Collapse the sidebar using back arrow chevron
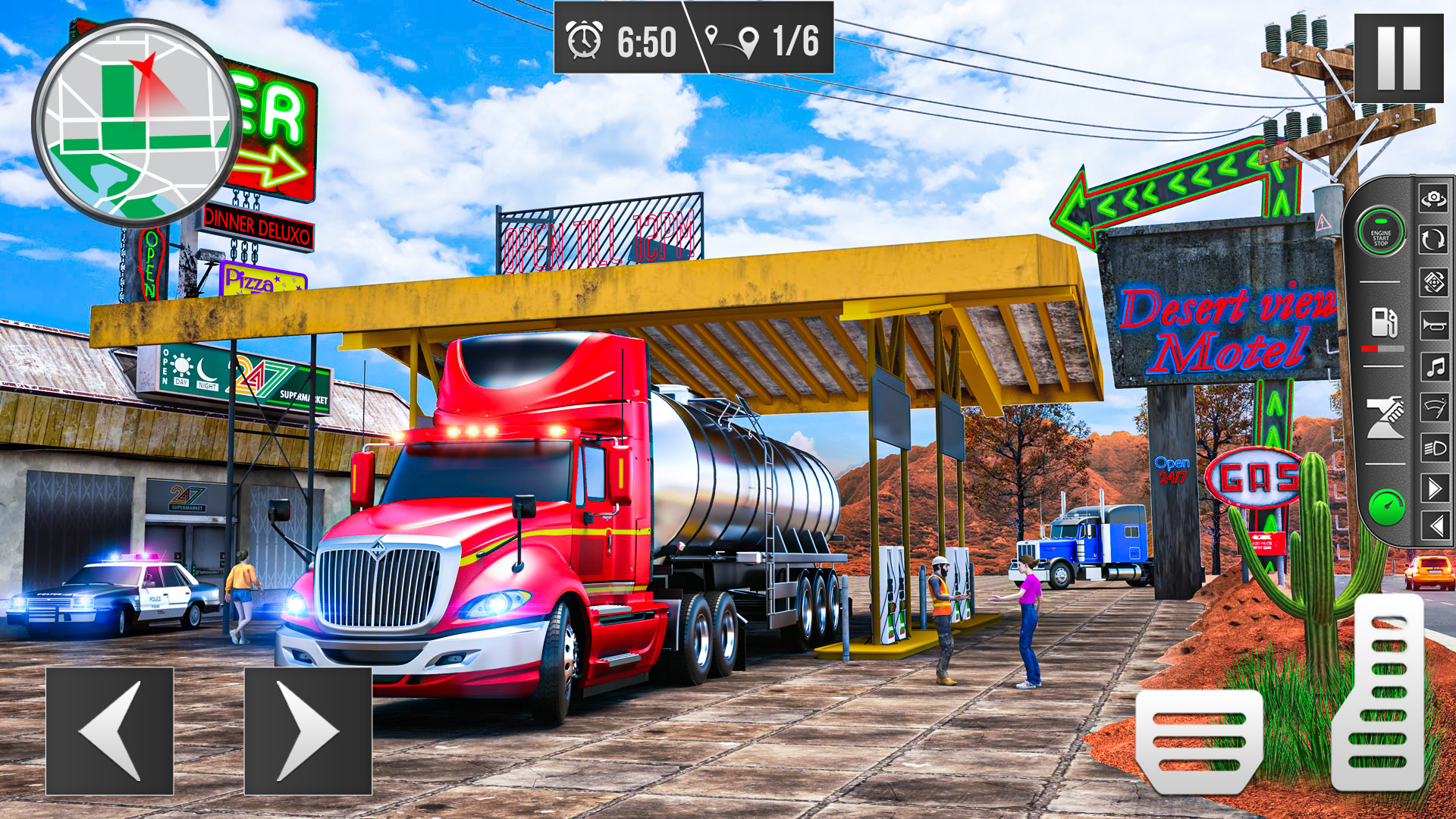The height and width of the screenshot is (819, 1456). click(1433, 523)
